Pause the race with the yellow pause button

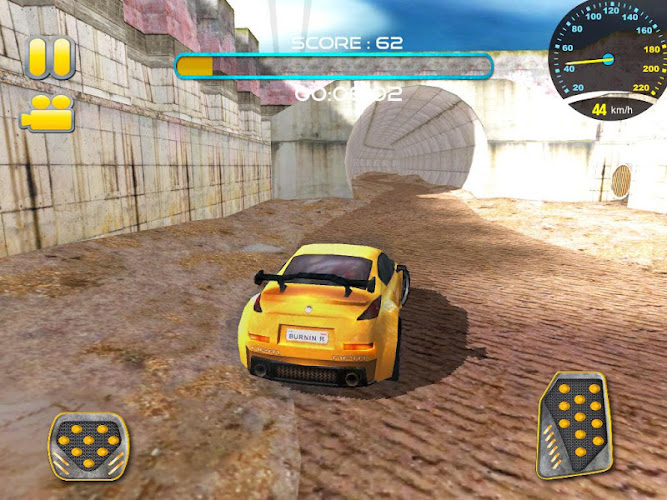(x=49, y=58)
